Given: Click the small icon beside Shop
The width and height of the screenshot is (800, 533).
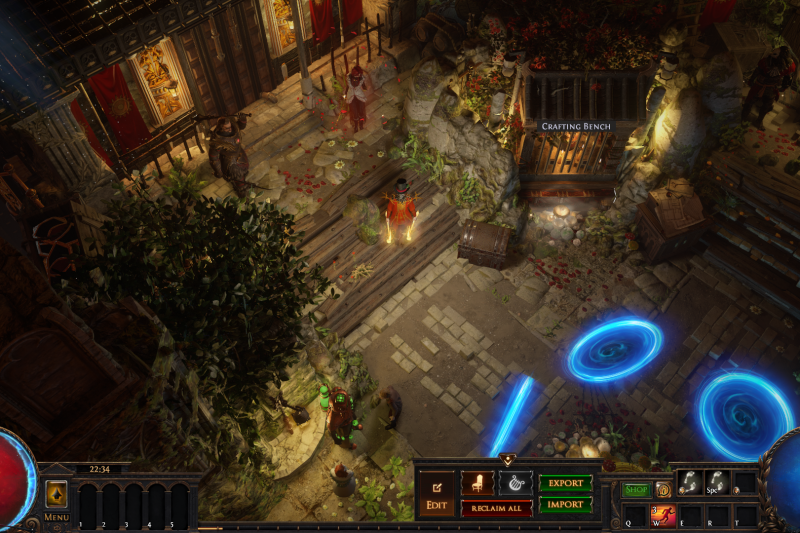Looking at the screenshot, I should pos(662,490).
